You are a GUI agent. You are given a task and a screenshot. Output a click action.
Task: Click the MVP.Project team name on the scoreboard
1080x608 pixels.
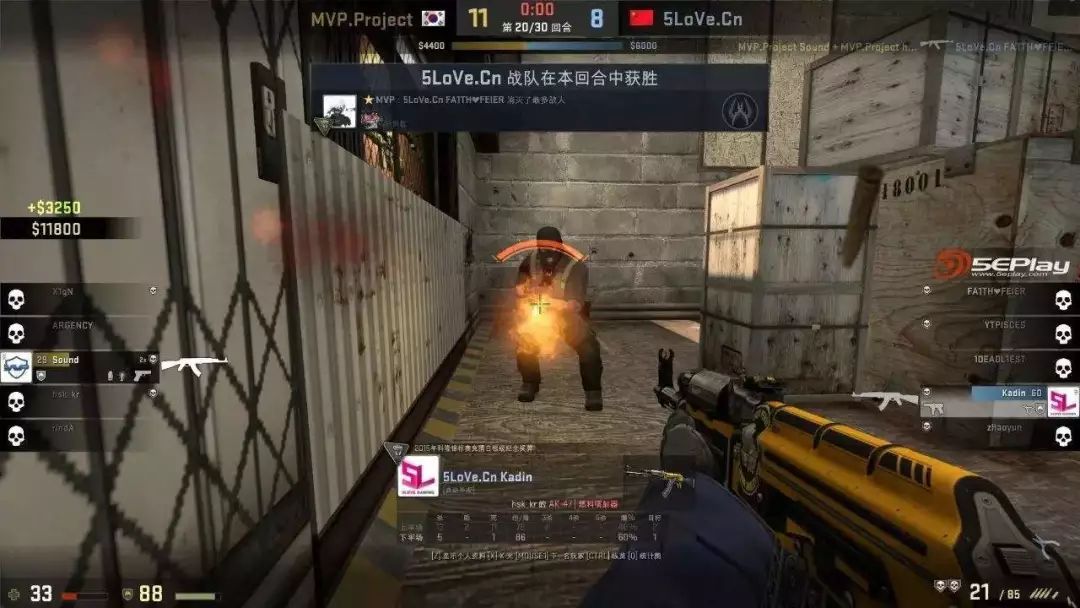pyautogui.click(x=361, y=19)
